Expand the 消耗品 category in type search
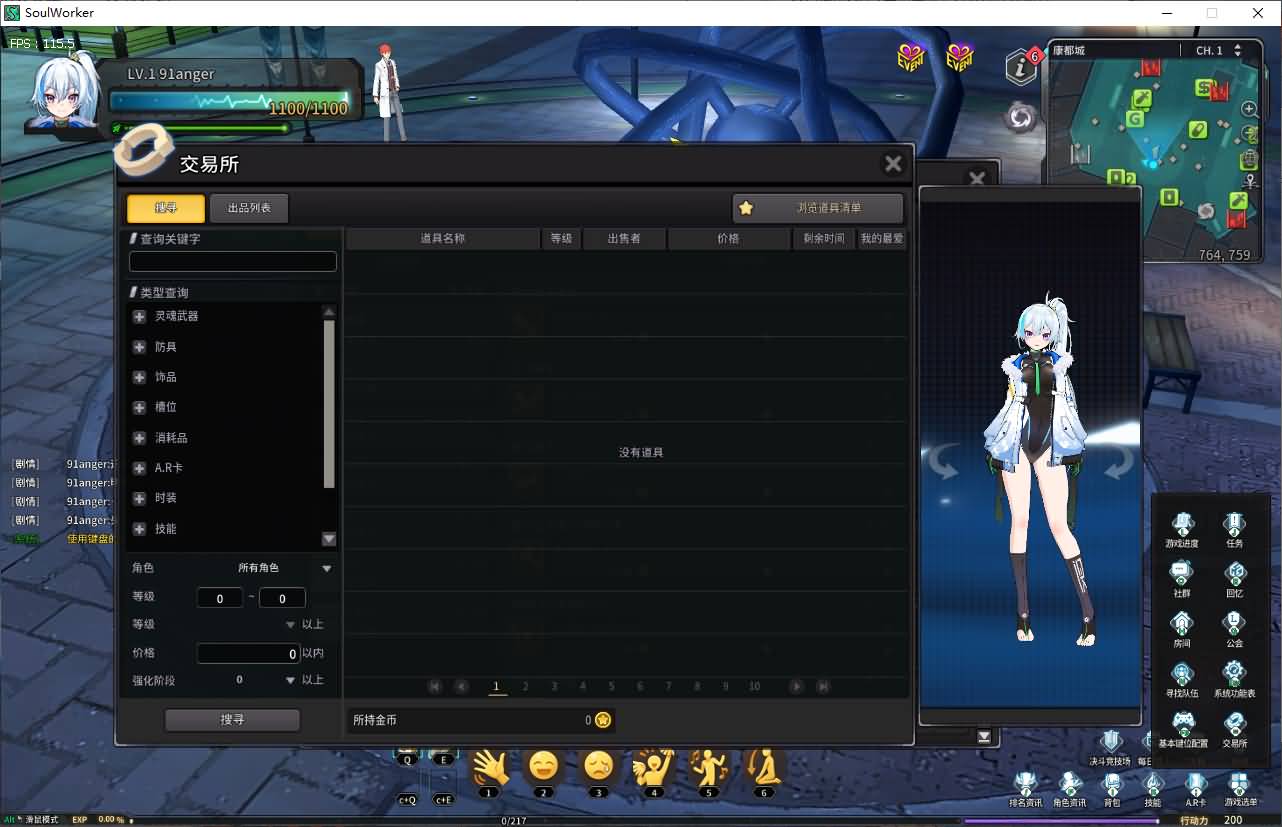 138,437
